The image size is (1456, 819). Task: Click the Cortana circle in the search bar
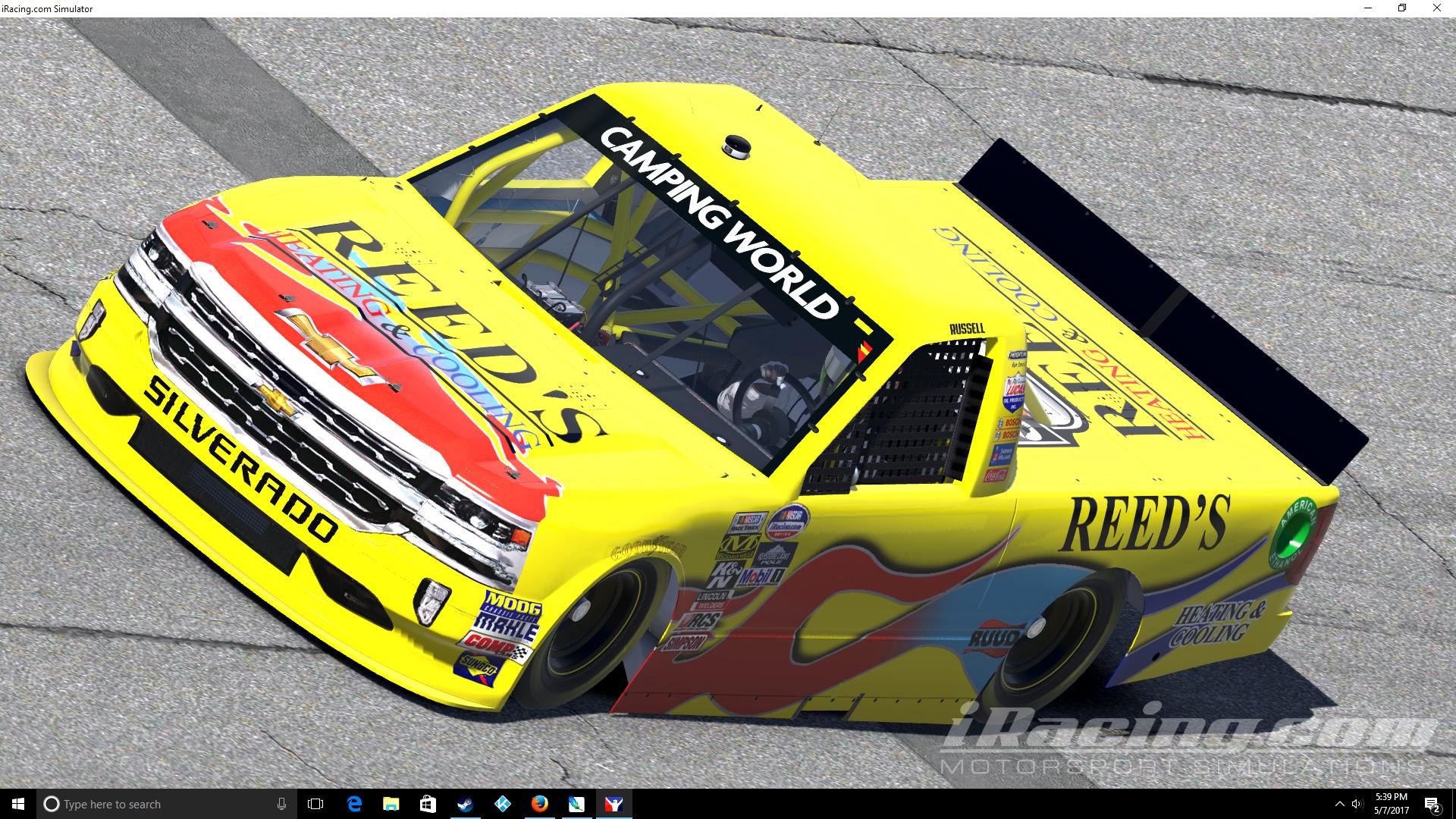tap(51, 804)
